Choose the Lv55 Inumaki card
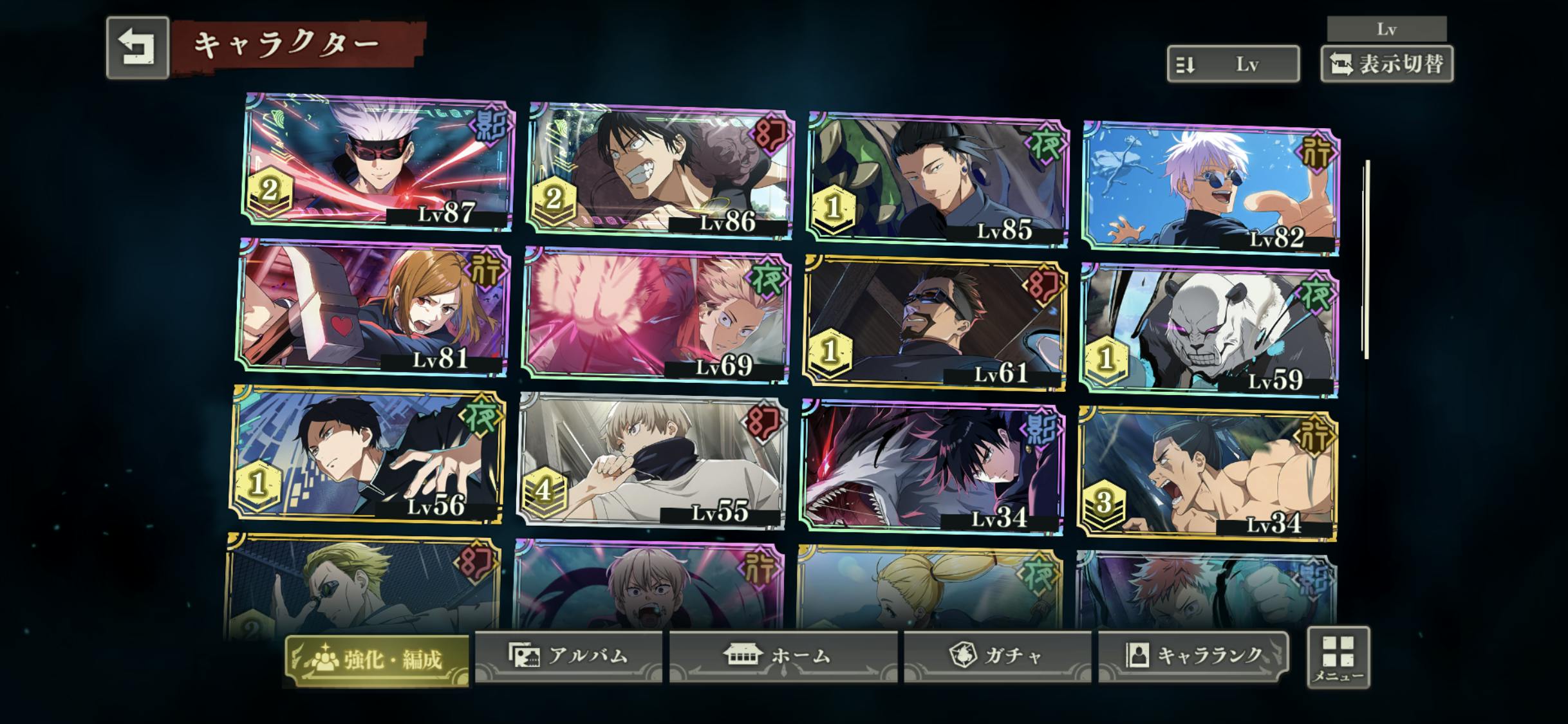This screenshot has width=1568, height=724. pyautogui.click(x=651, y=461)
